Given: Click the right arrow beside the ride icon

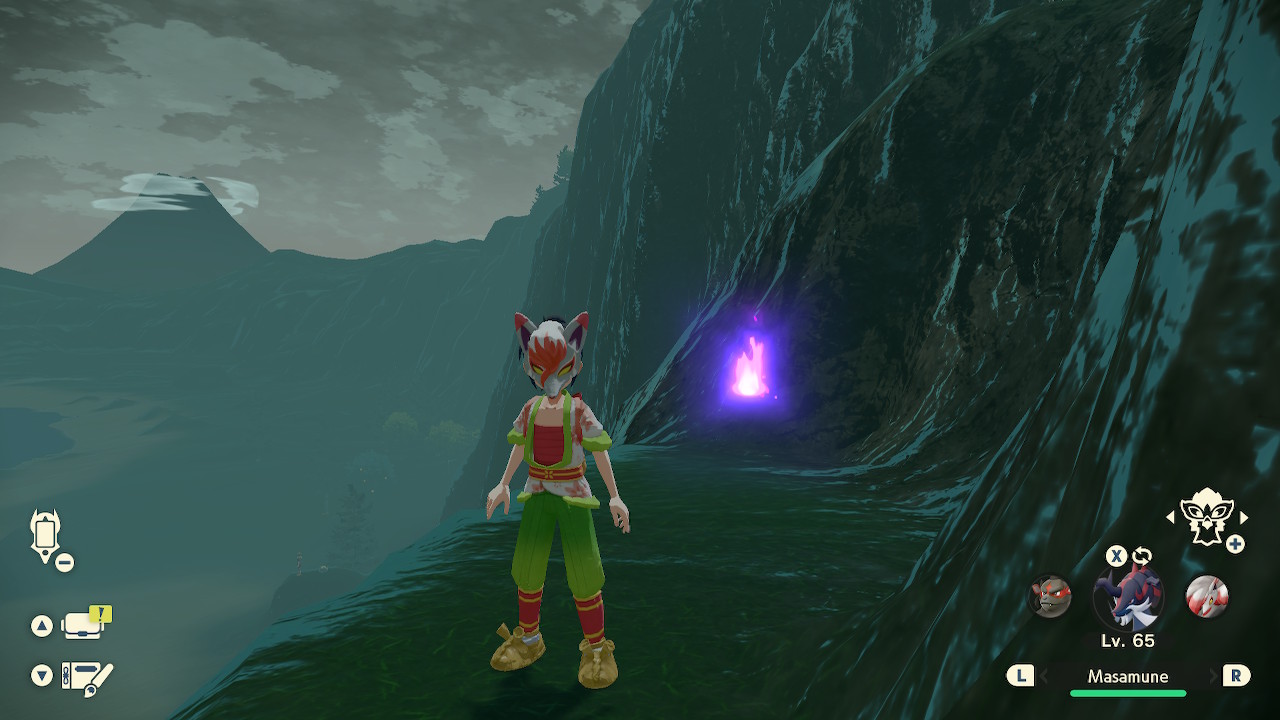Looking at the screenshot, I should coord(1244,517).
